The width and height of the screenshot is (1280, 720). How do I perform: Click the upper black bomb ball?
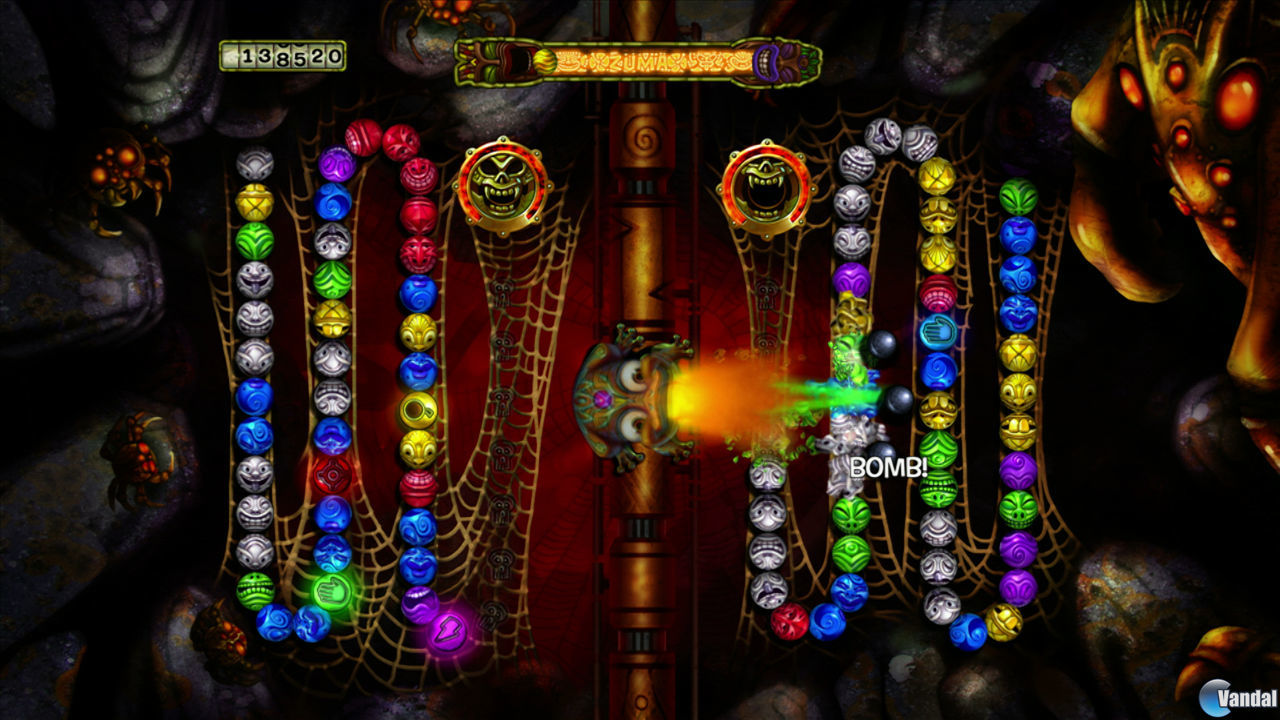click(x=883, y=345)
